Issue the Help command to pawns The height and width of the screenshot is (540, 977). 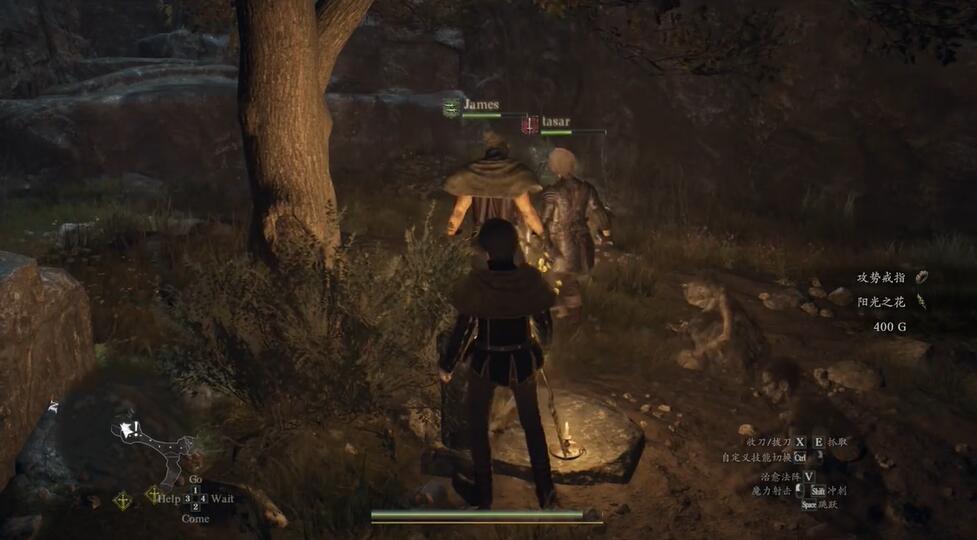(168, 498)
